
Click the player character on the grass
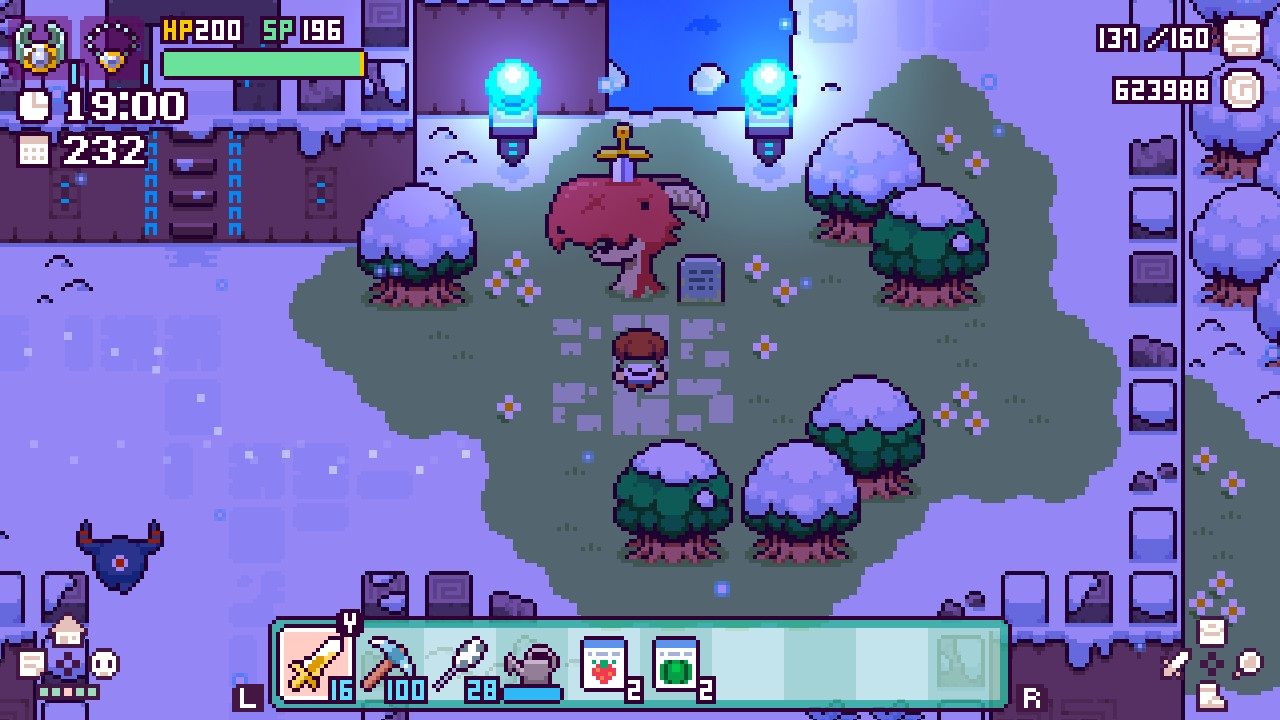pyautogui.click(x=640, y=358)
